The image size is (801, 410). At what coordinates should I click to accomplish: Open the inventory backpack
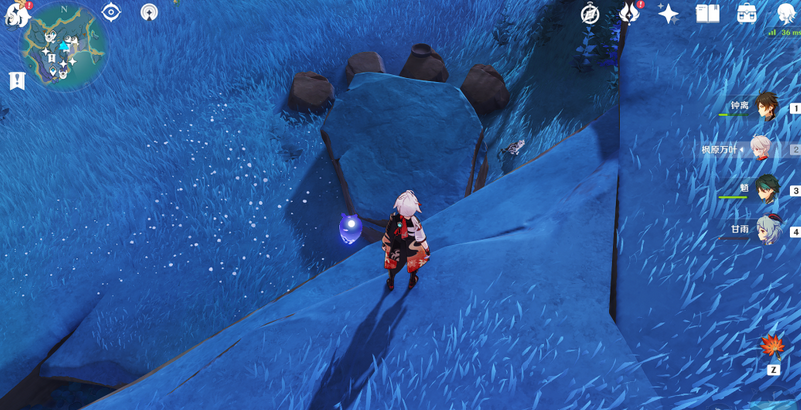tap(747, 13)
